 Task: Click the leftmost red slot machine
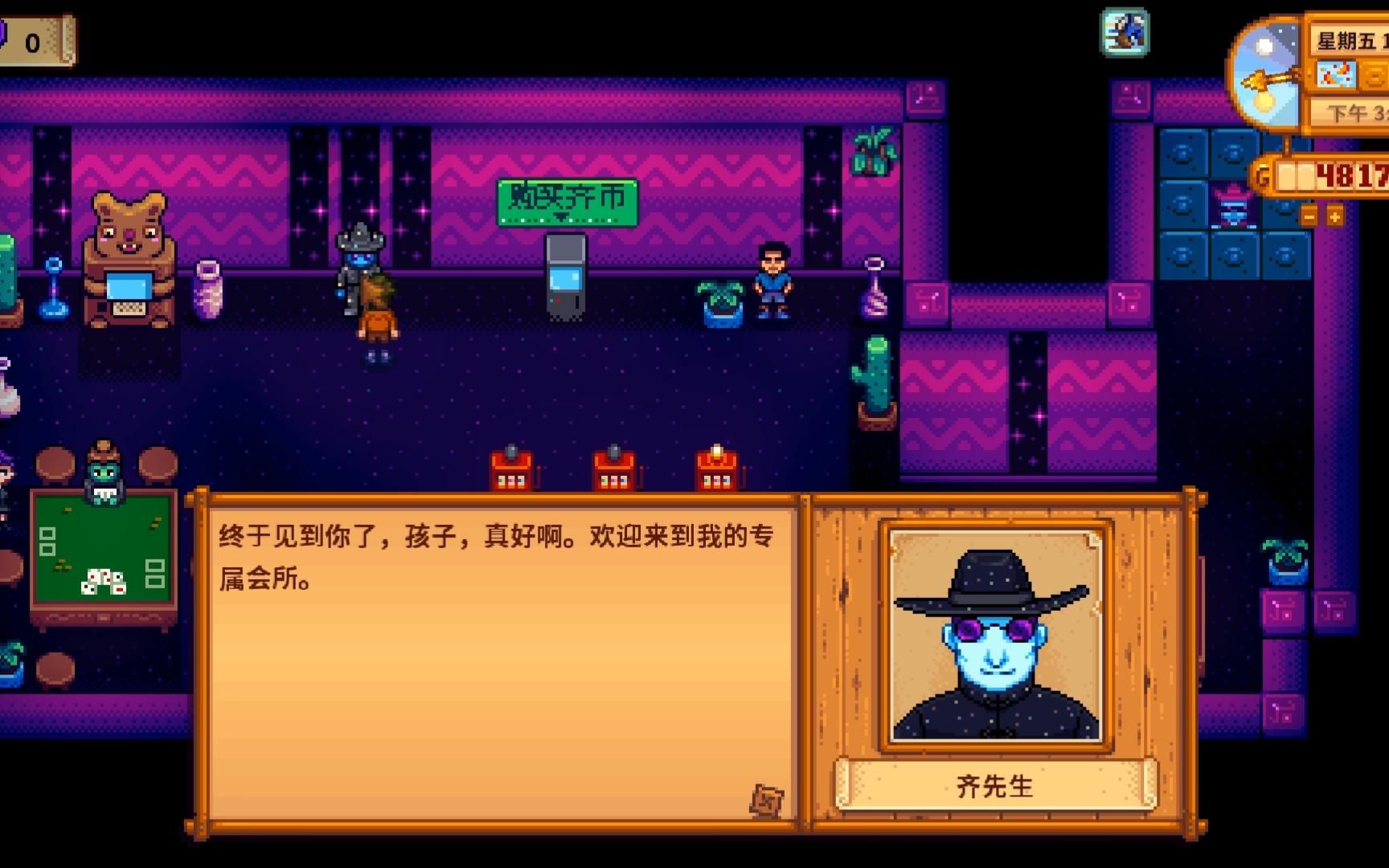pos(510,470)
